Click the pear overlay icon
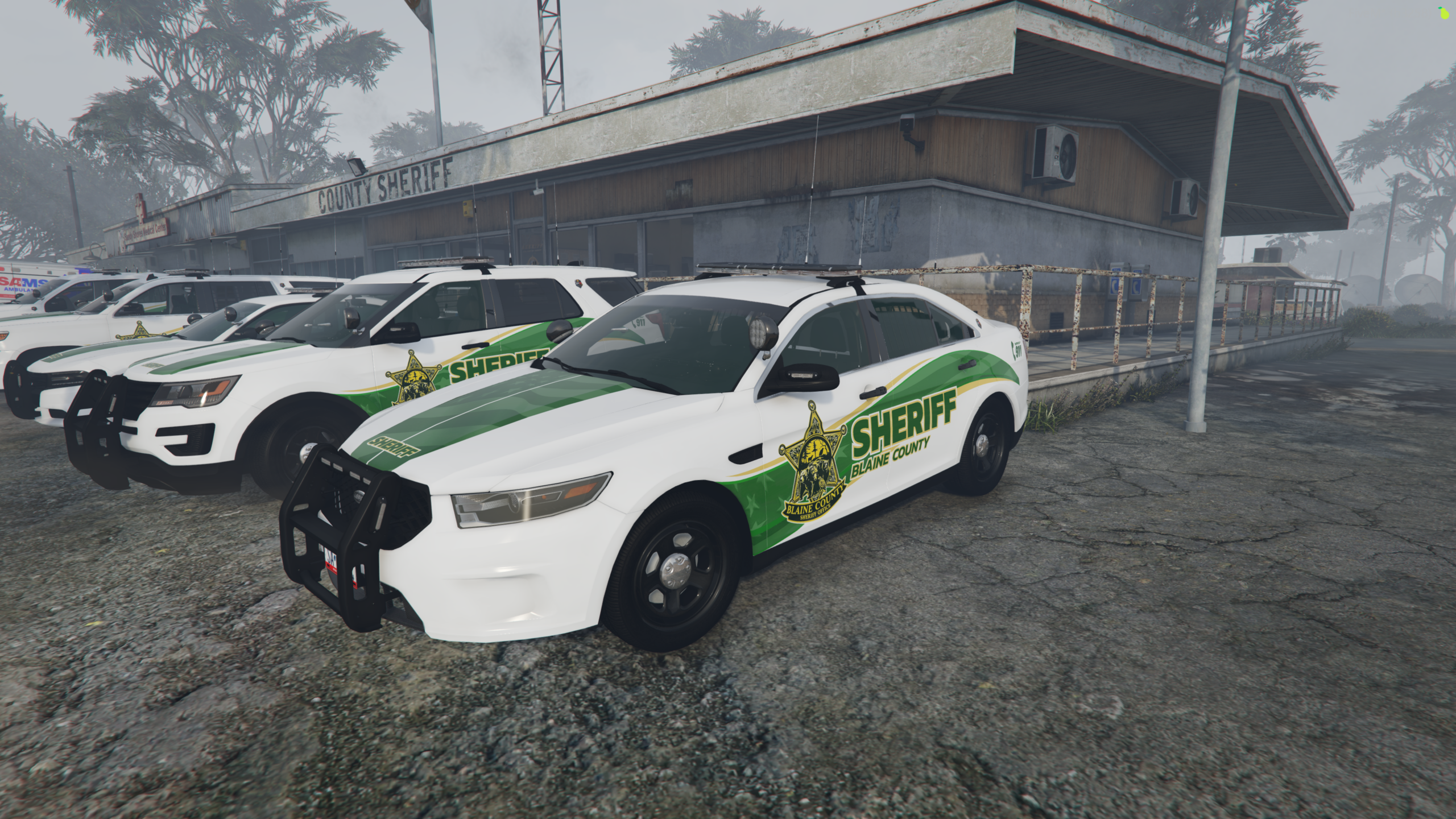The height and width of the screenshot is (819, 1456). 1445,13
